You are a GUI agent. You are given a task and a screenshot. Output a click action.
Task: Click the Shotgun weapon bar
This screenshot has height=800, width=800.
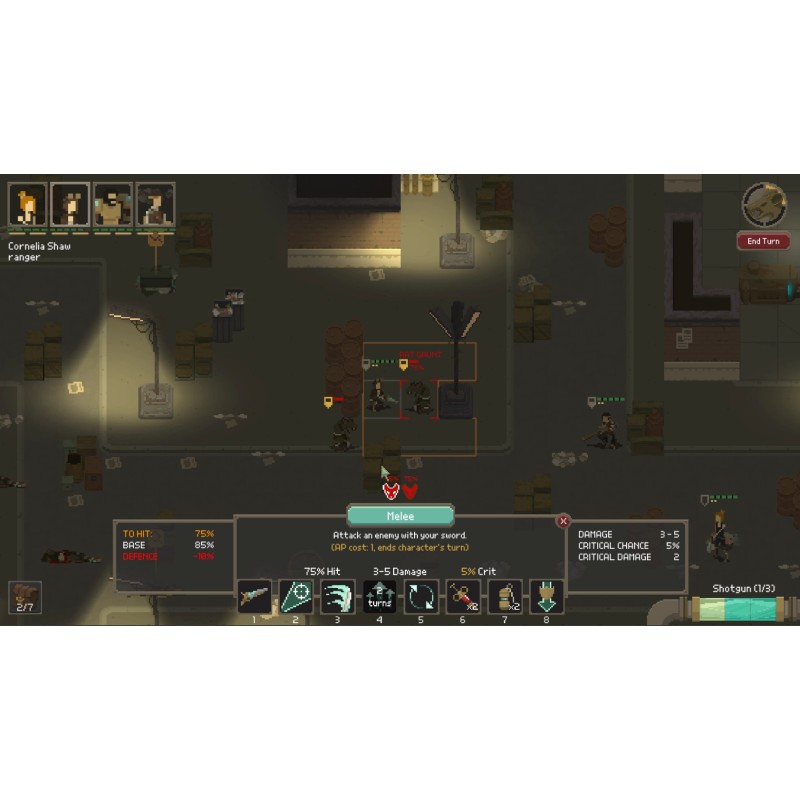741,608
